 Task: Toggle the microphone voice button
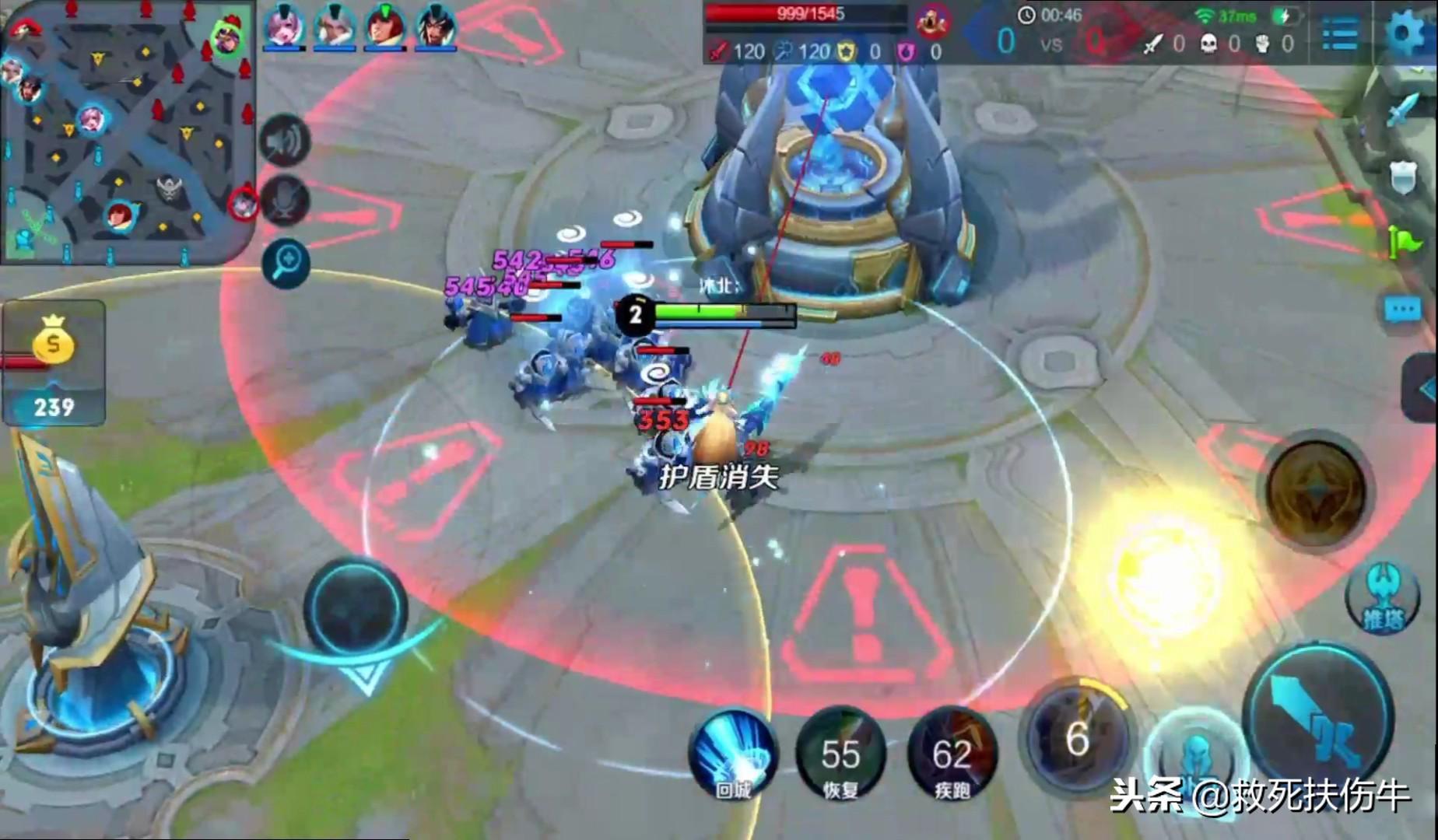[x=284, y=201]
